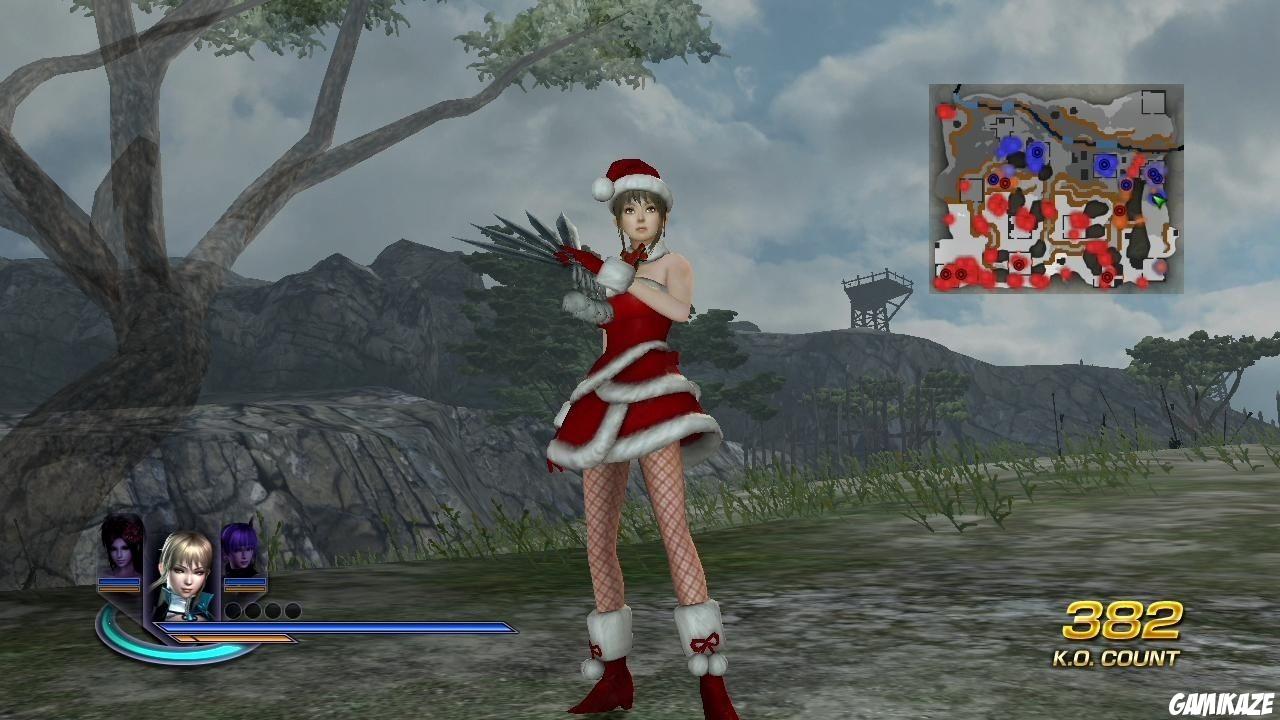Click the green player arrow on the minimap
The height and width of the screenshot is (720, 1280).
click(x=1158, y=202)
